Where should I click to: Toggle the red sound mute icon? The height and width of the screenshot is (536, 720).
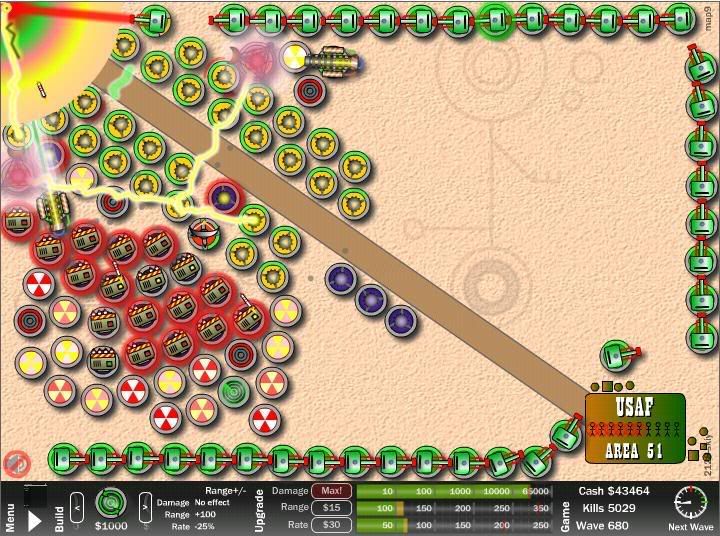tap(14, 463)
